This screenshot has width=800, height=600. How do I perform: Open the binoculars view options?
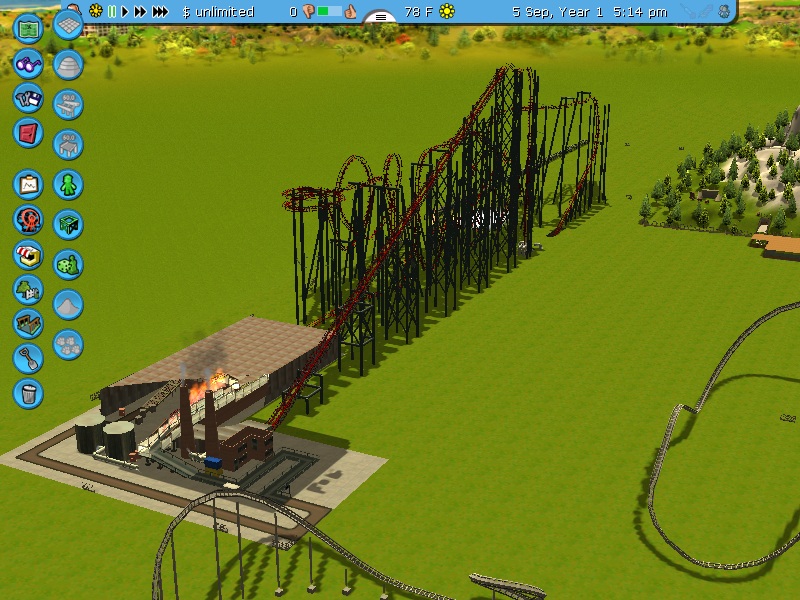(28, 64)
